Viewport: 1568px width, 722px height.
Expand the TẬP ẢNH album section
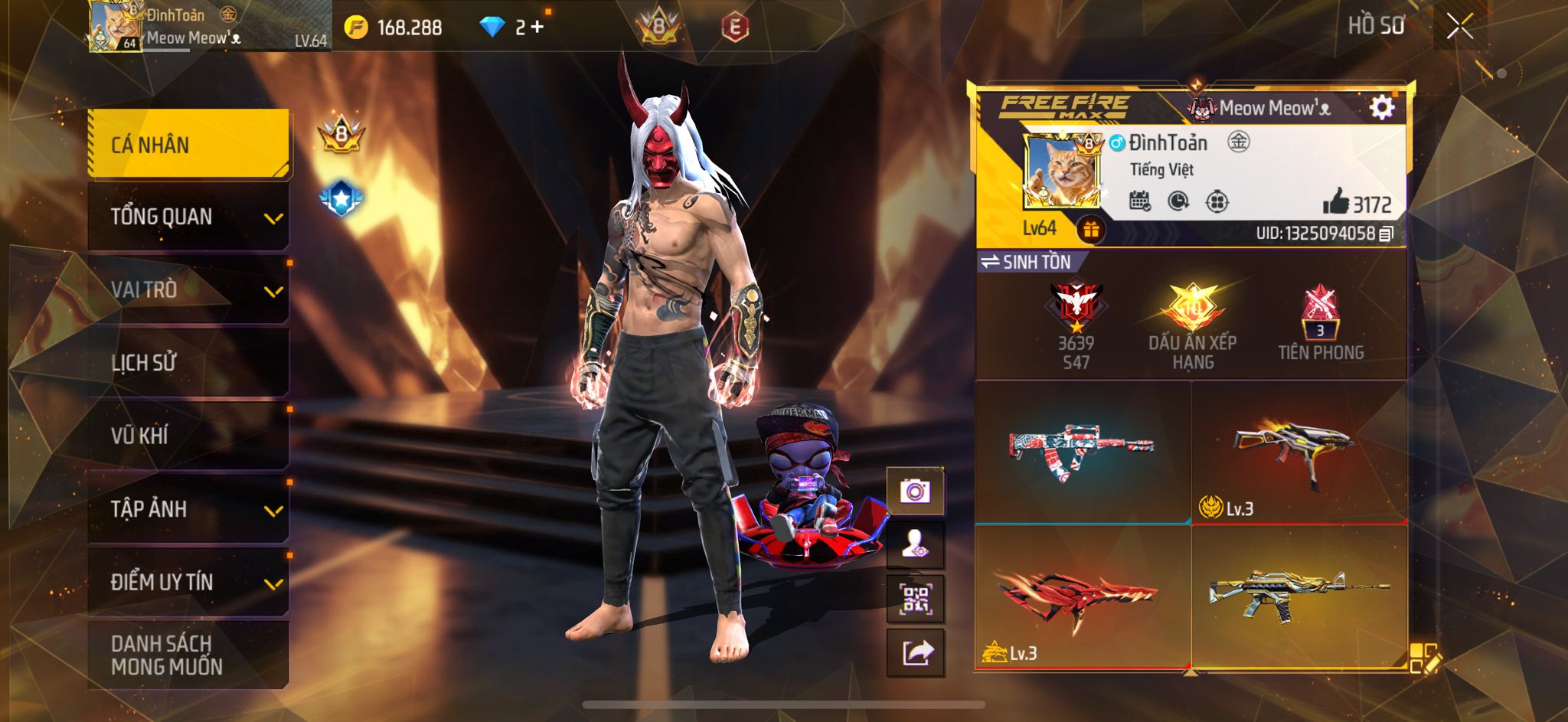[x=188, y=509]
